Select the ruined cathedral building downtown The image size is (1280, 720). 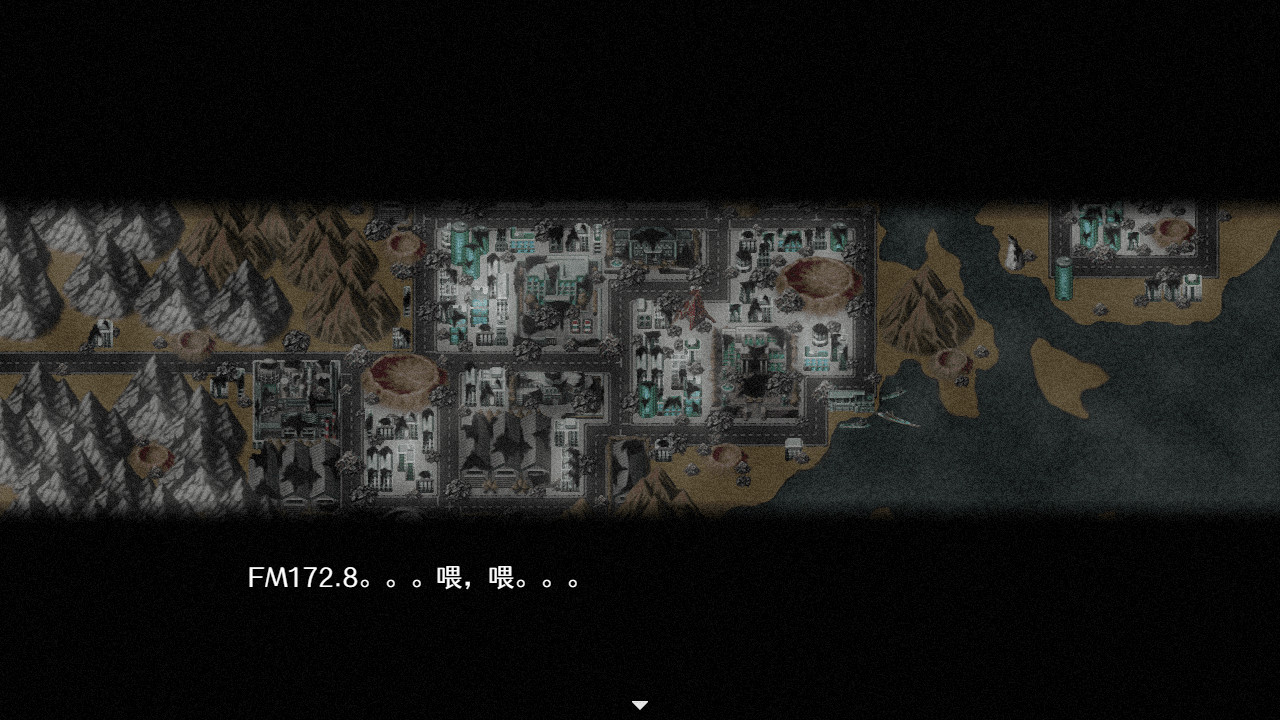click(752, 360)
